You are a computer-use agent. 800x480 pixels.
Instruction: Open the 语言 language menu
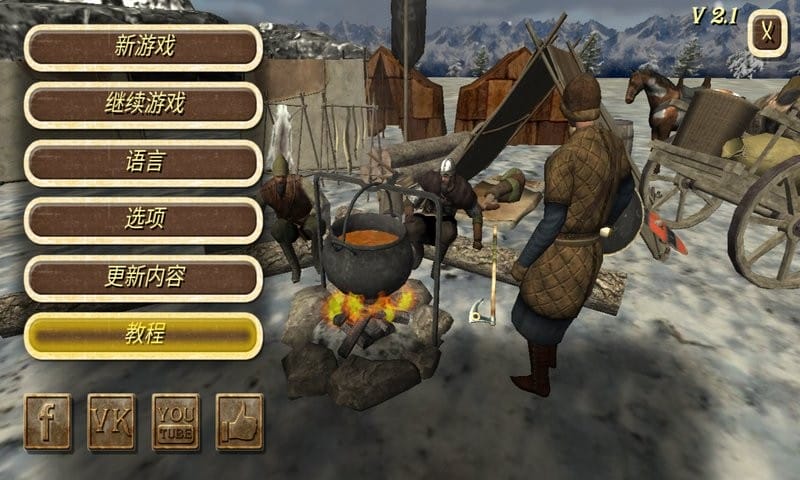(x=143, y=162)
